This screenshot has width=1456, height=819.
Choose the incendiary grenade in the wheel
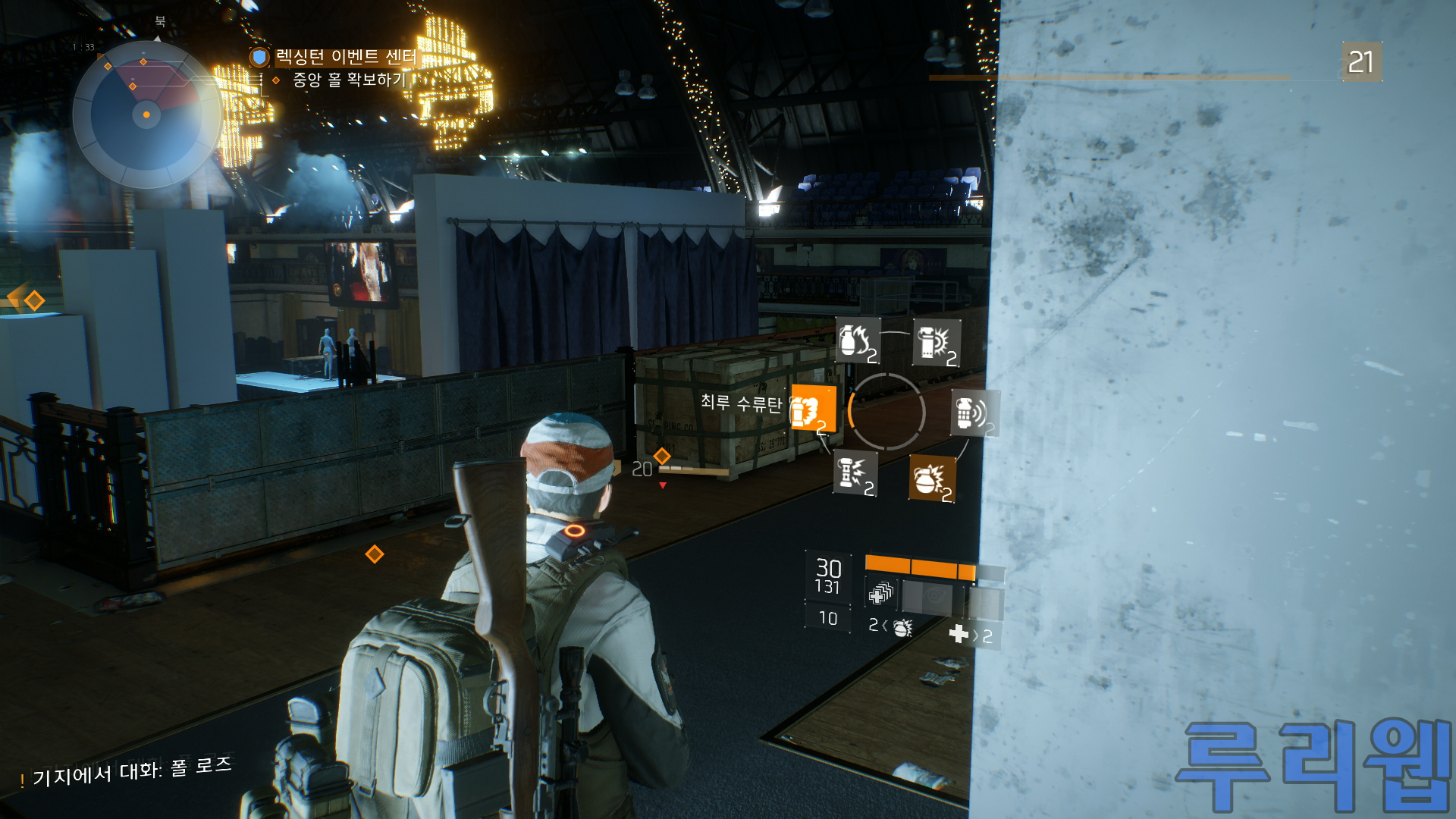(x=858, y=340)
